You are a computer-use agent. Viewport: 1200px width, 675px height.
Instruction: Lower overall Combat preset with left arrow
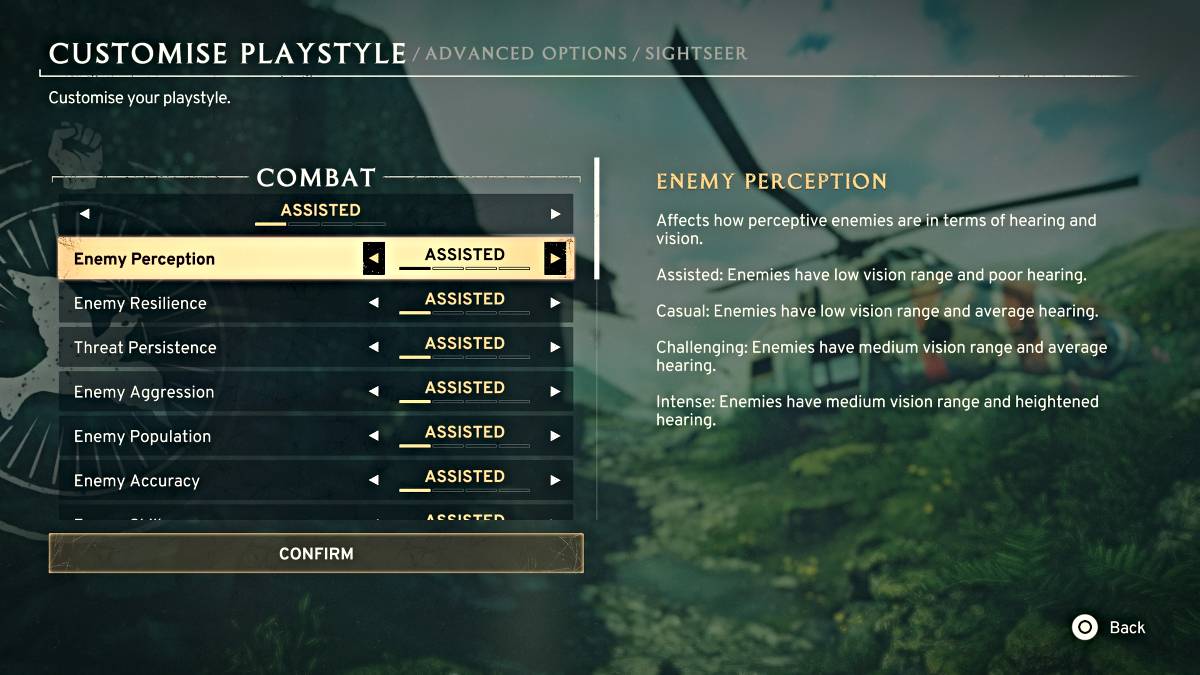tap(84, 214)
